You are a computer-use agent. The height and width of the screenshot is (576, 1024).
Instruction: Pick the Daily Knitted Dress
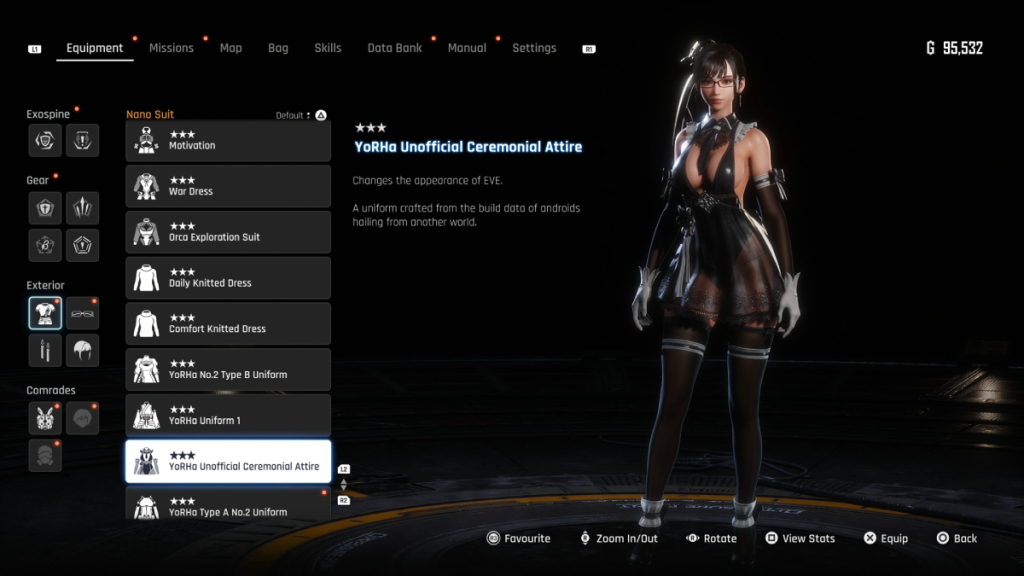(228, 279)
